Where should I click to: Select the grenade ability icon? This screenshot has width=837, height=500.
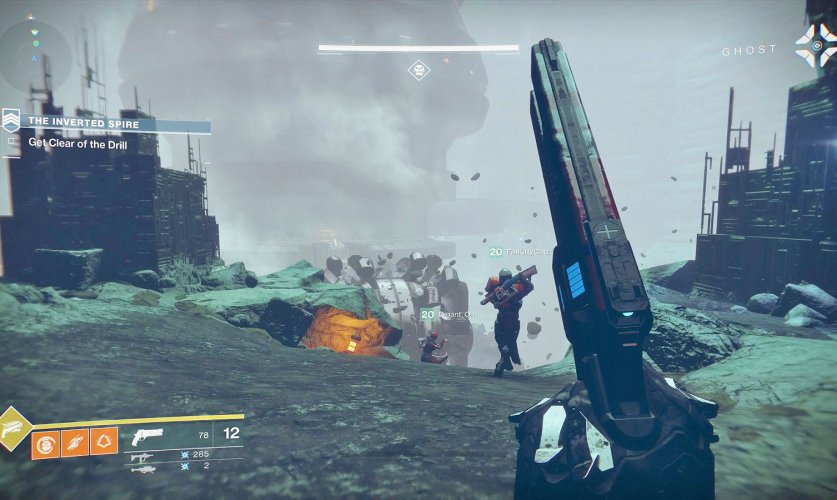point(45,441)
